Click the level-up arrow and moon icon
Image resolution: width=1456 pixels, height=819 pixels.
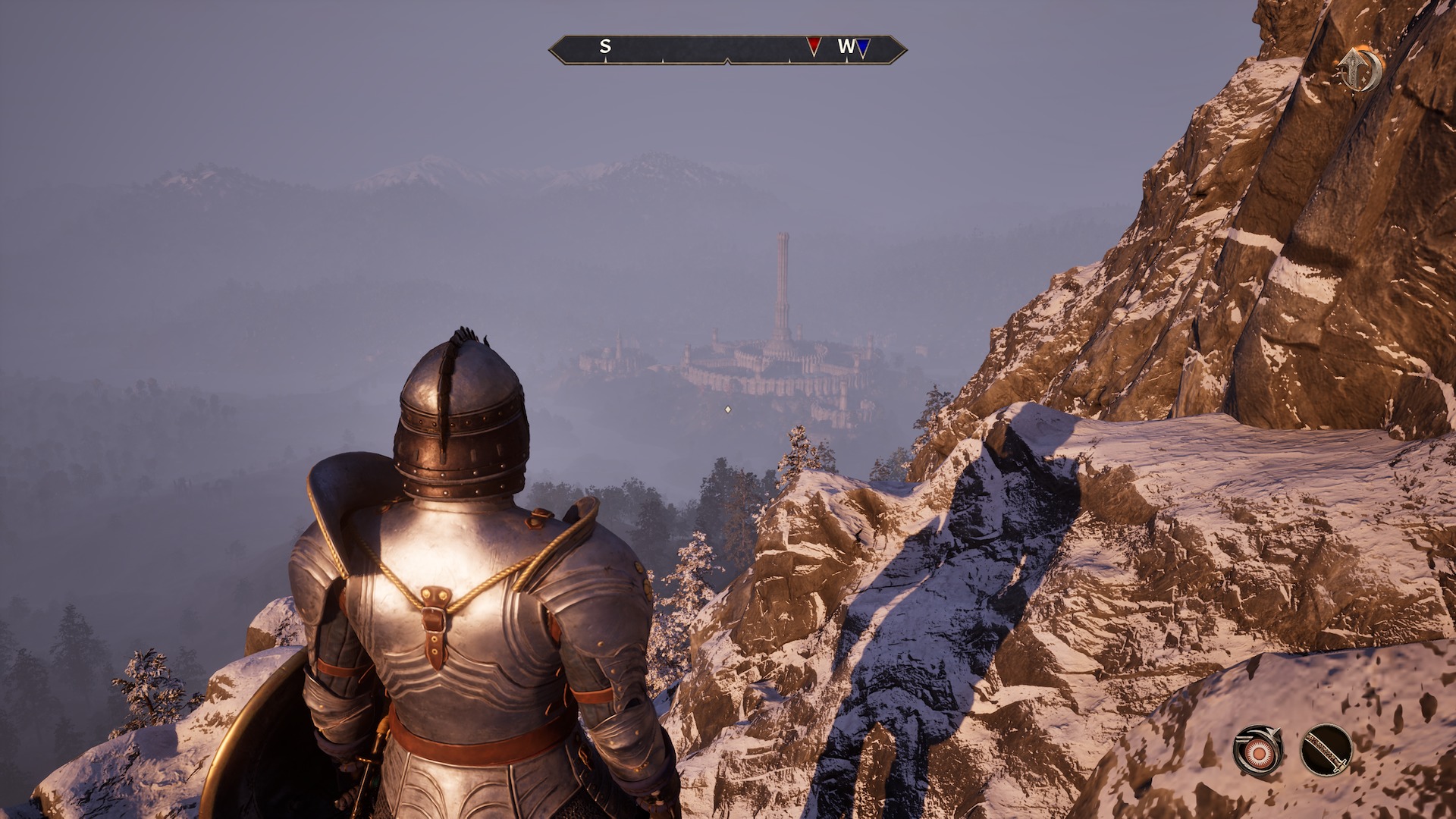1360,70
